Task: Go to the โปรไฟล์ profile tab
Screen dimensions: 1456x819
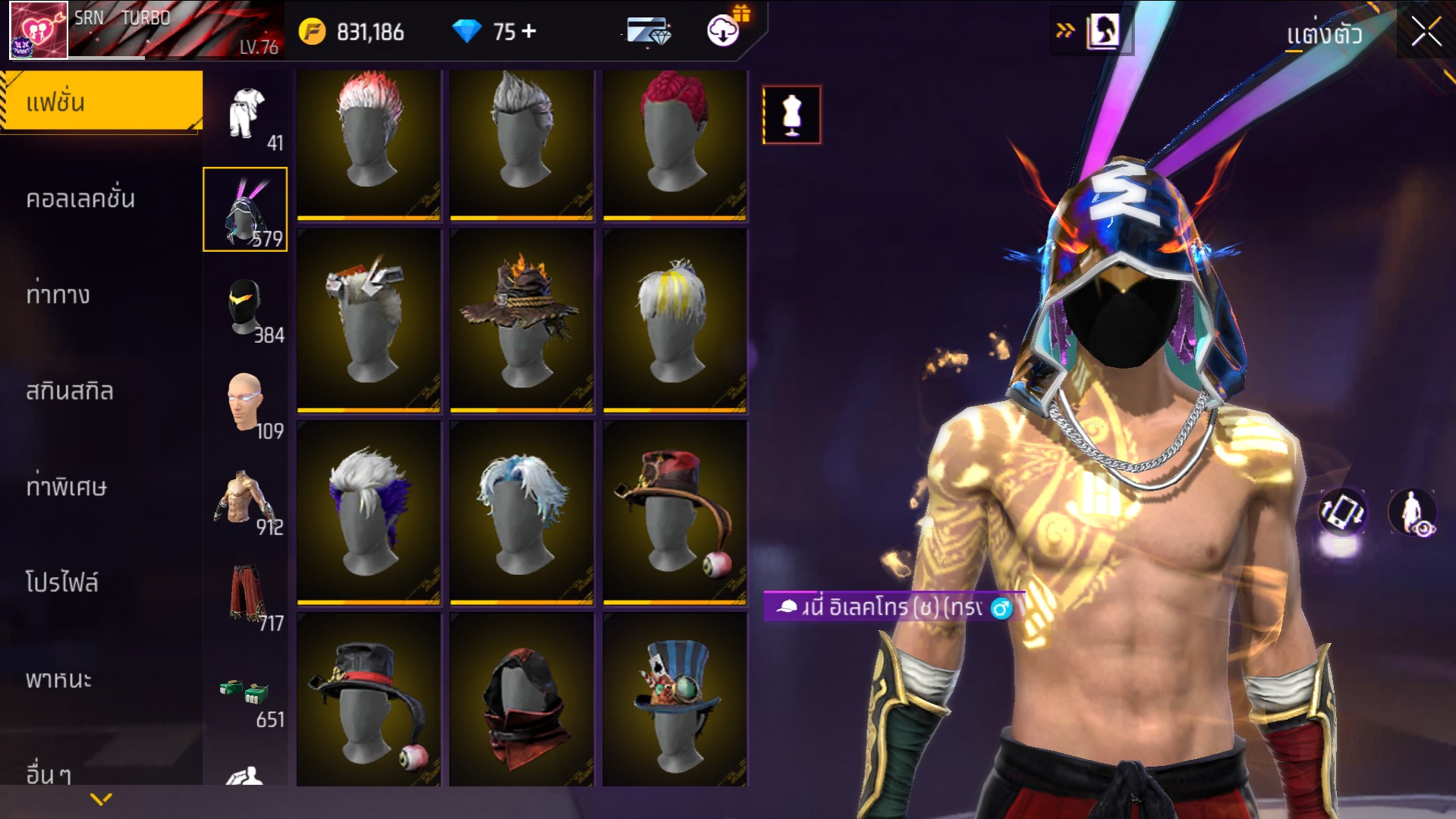Action: (x=62, y=582)
